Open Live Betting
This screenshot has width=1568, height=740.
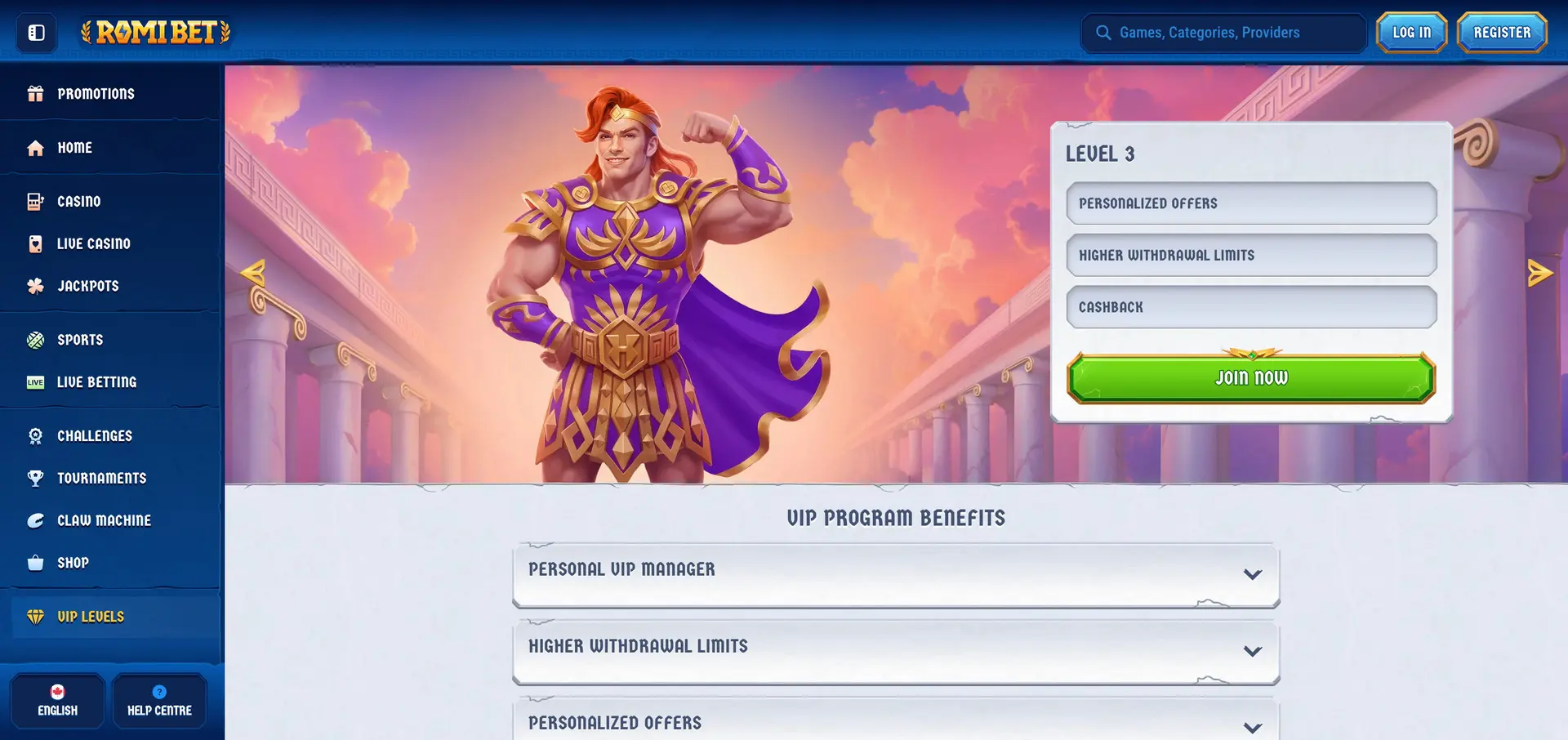pos(96,382)
